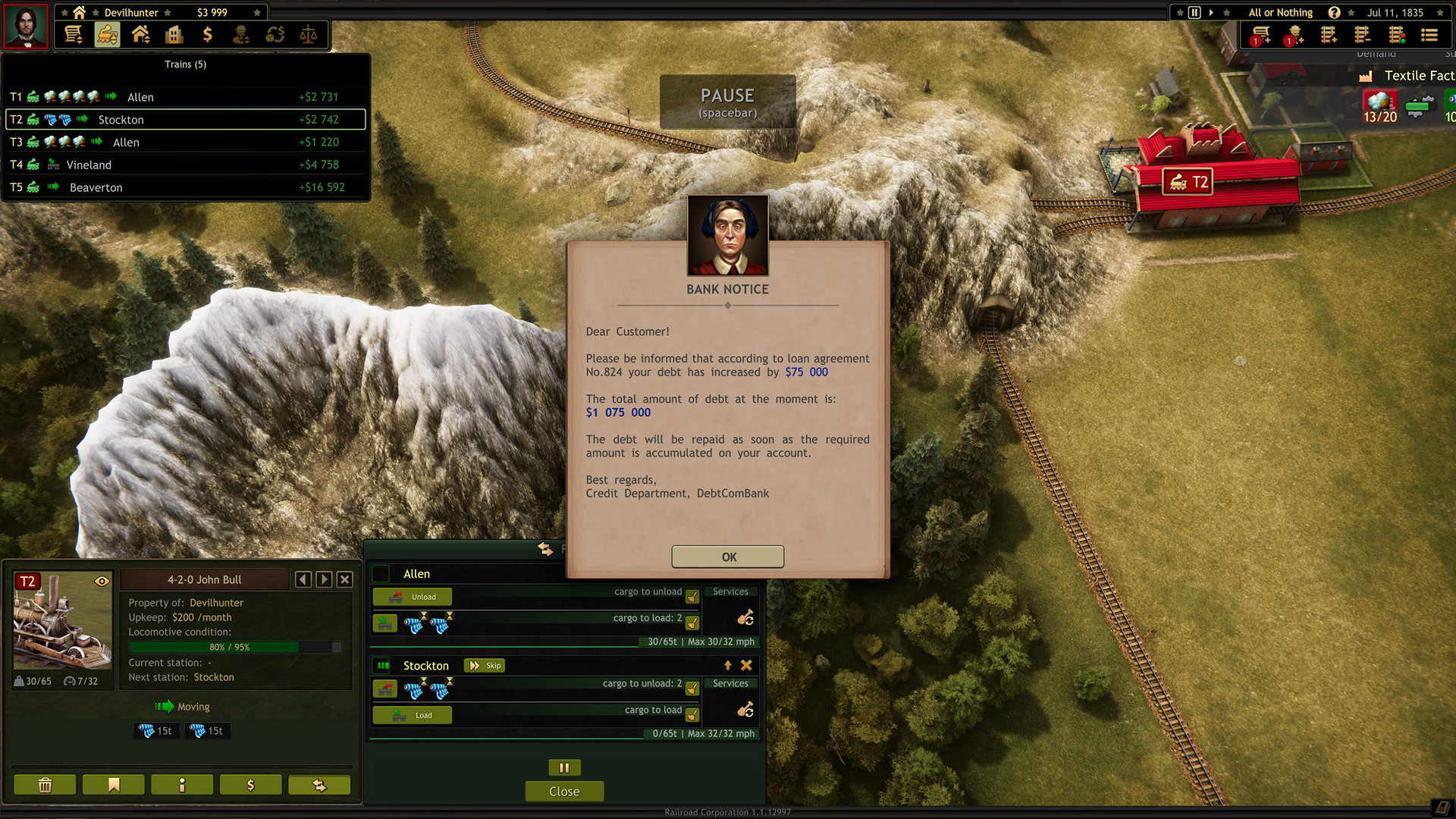Screen dimensions: 1456x819
Task: Open the signals icon with red-green lights
Action: coord(1398,34)
